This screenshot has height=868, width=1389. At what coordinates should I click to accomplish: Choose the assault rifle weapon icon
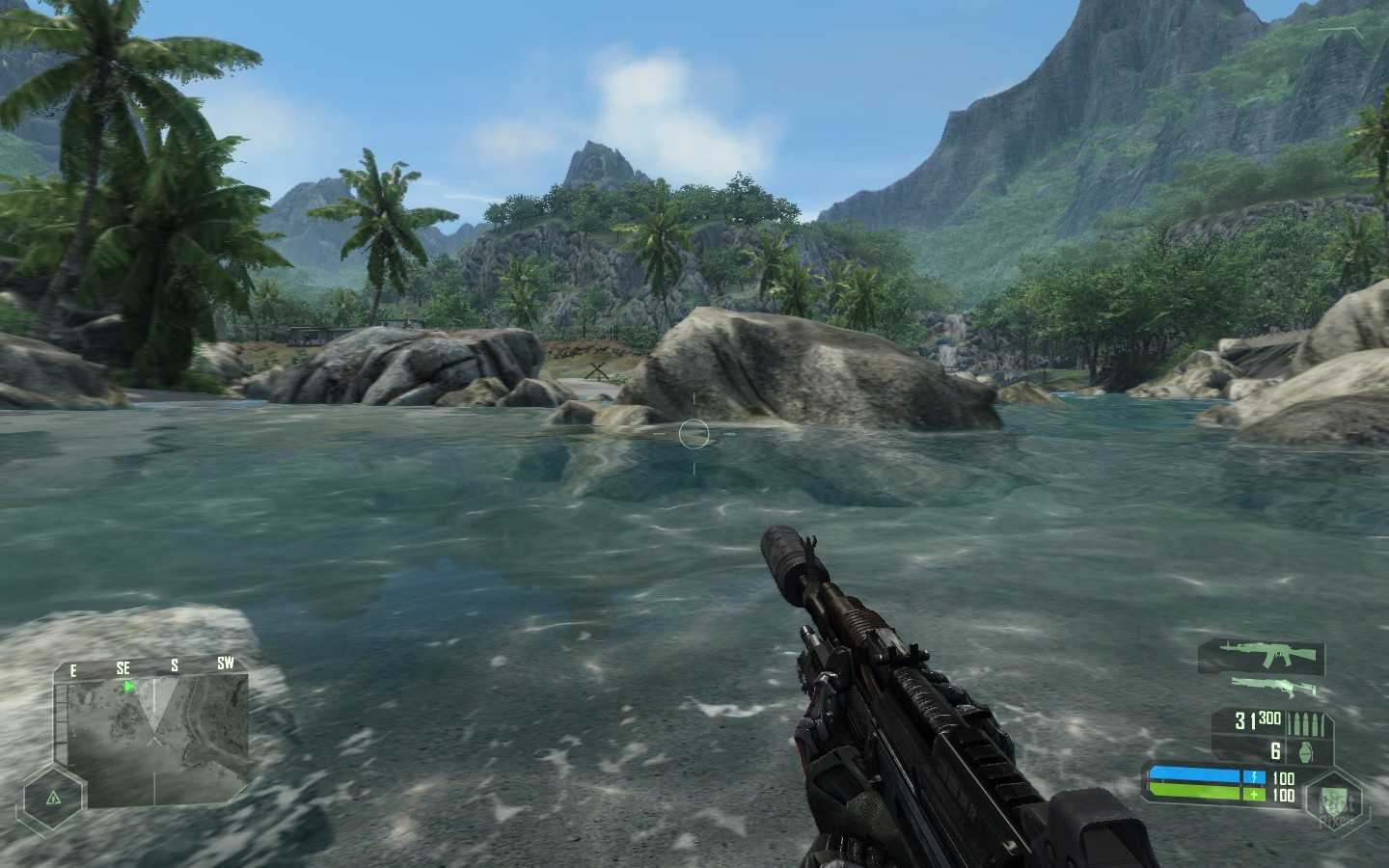pyautogui.click(x=1261, y=656)
